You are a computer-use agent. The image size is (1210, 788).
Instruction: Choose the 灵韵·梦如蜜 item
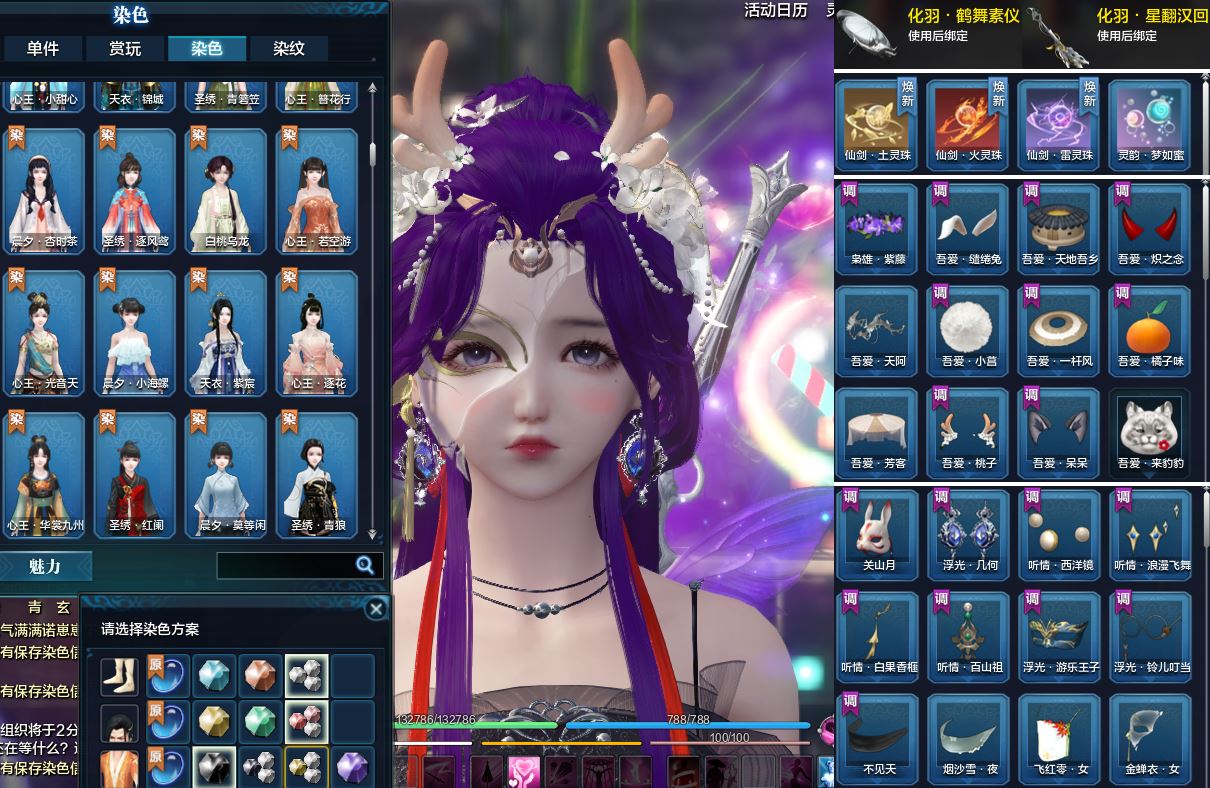click(x=1149, y=124)
